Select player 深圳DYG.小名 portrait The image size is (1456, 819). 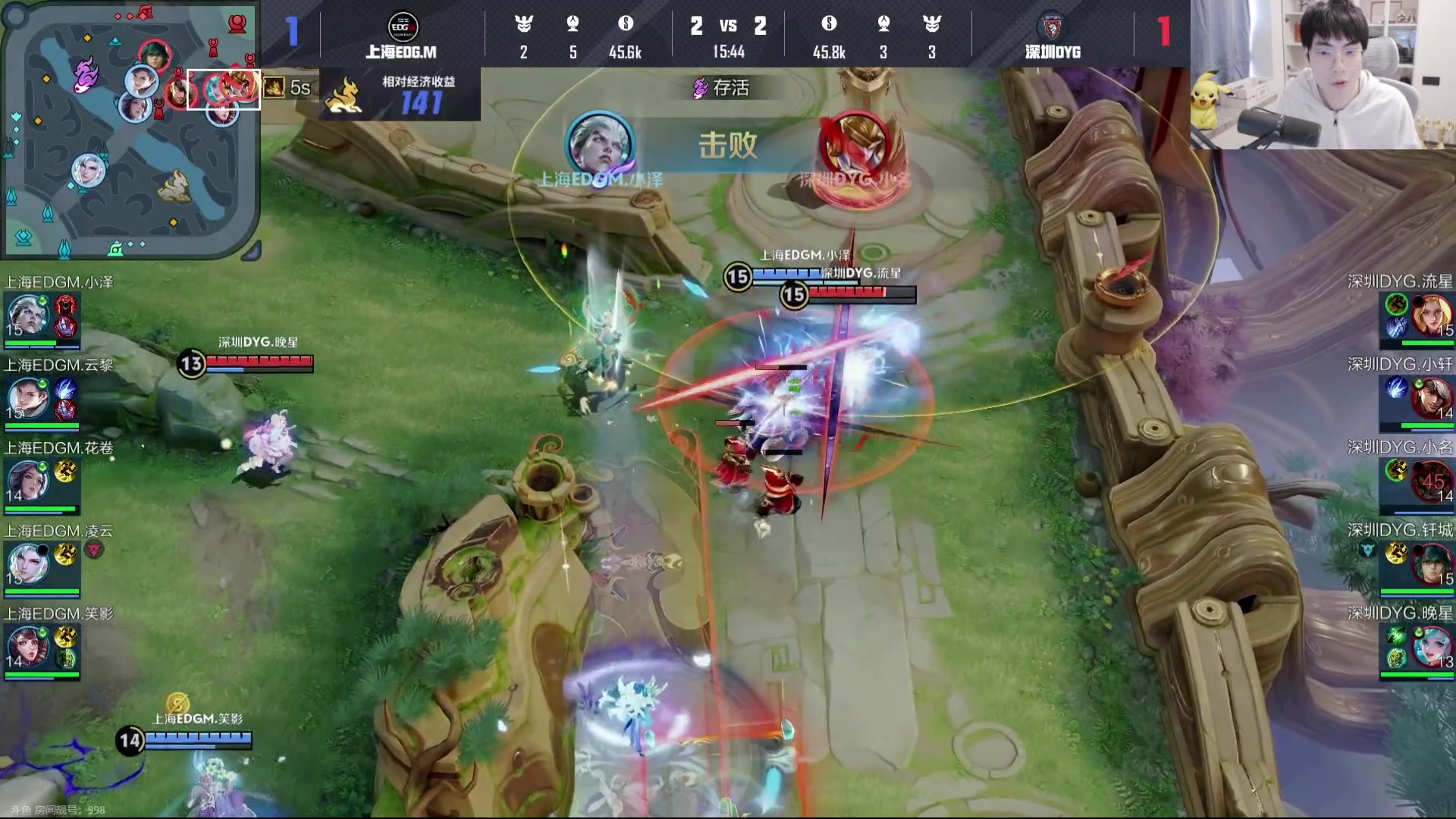[1432, 480]
